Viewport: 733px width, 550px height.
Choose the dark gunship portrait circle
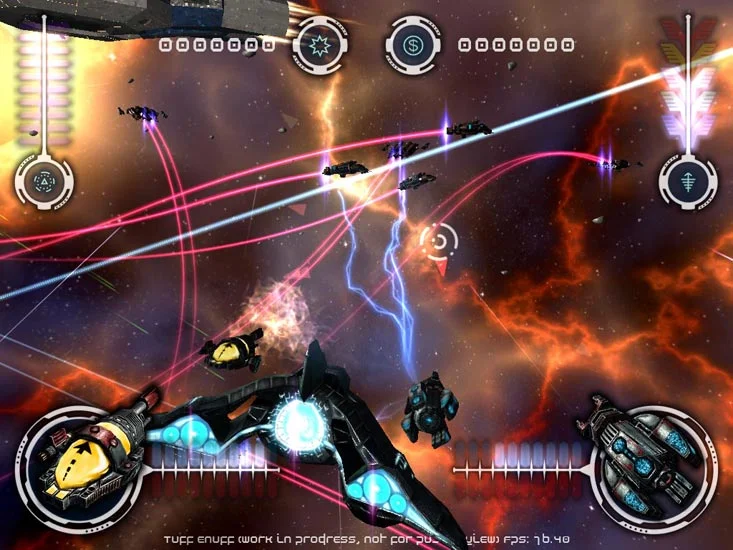646,466
